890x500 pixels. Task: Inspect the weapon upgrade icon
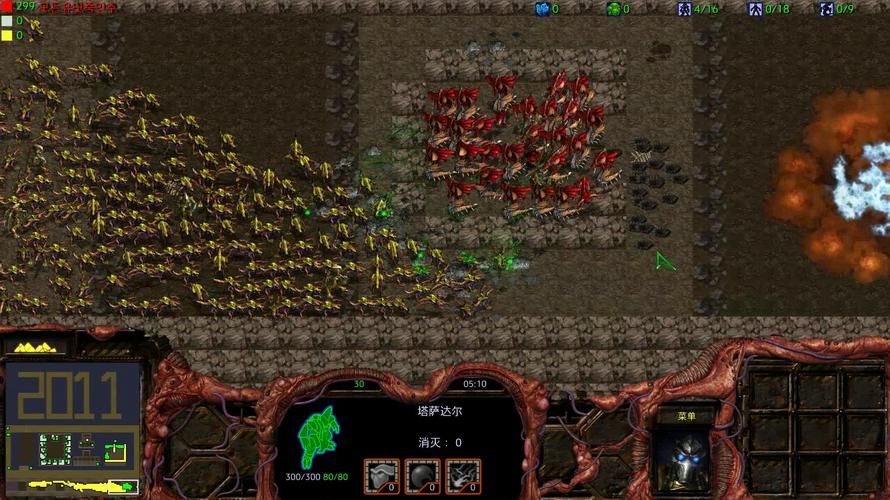[x=462, y=476]
